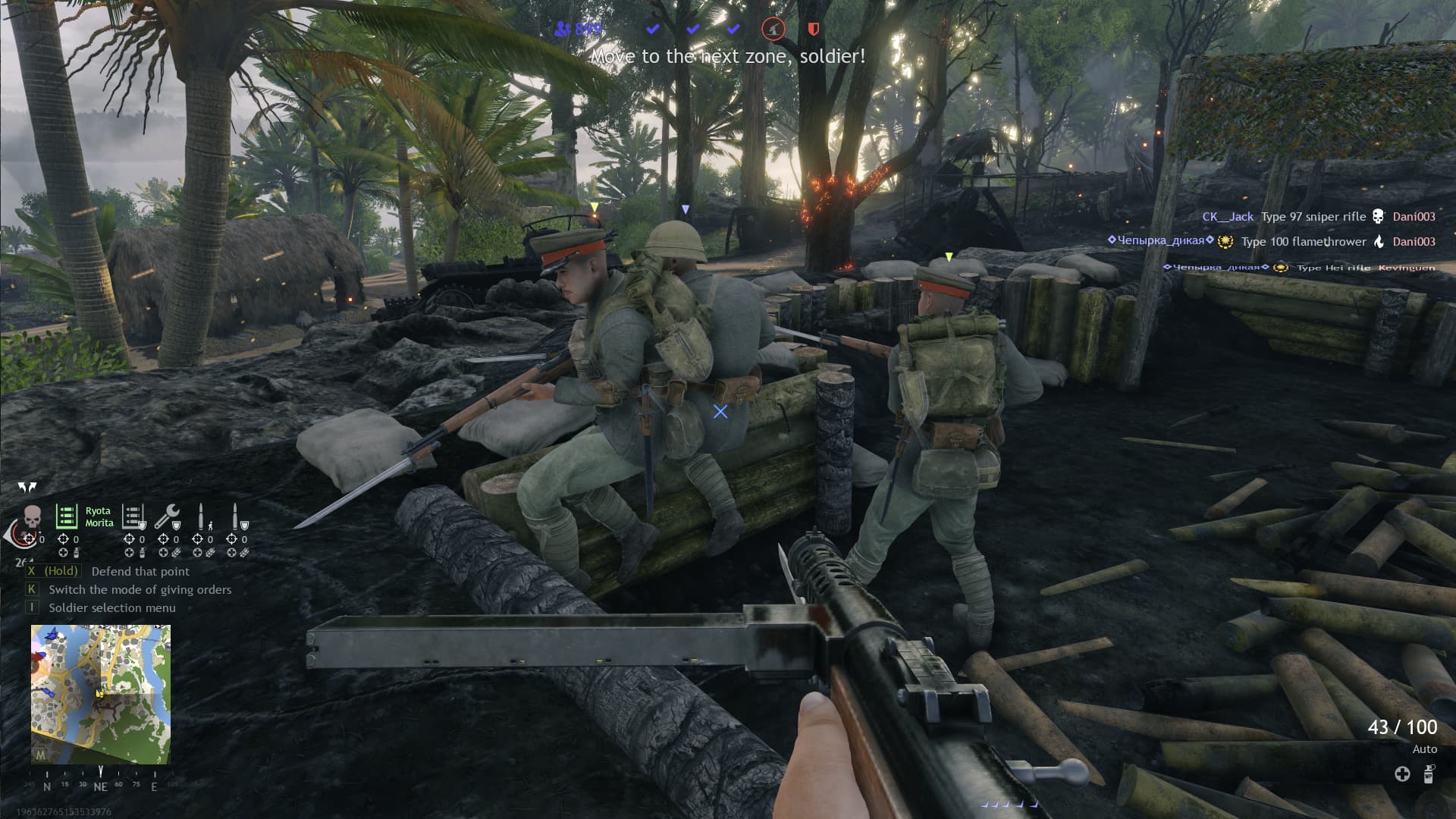The width and height of the screenshot is (1456, 819).
Task: Click the red AA gun icon in top HUD
Action: (772, 29)
